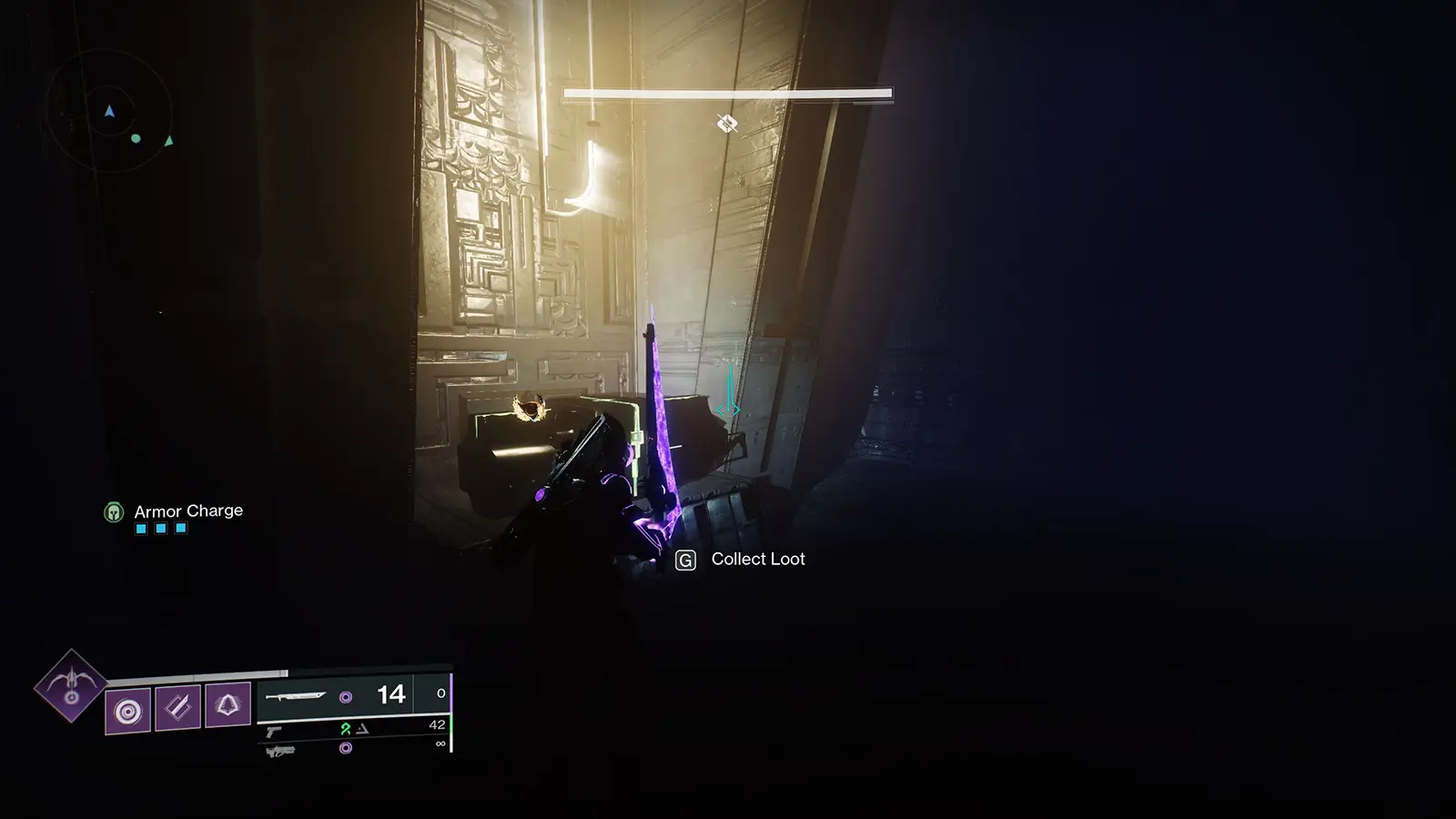Trigger the hooded cloak class ability
The image size is (1456, 819).
(x=227, y=704)
